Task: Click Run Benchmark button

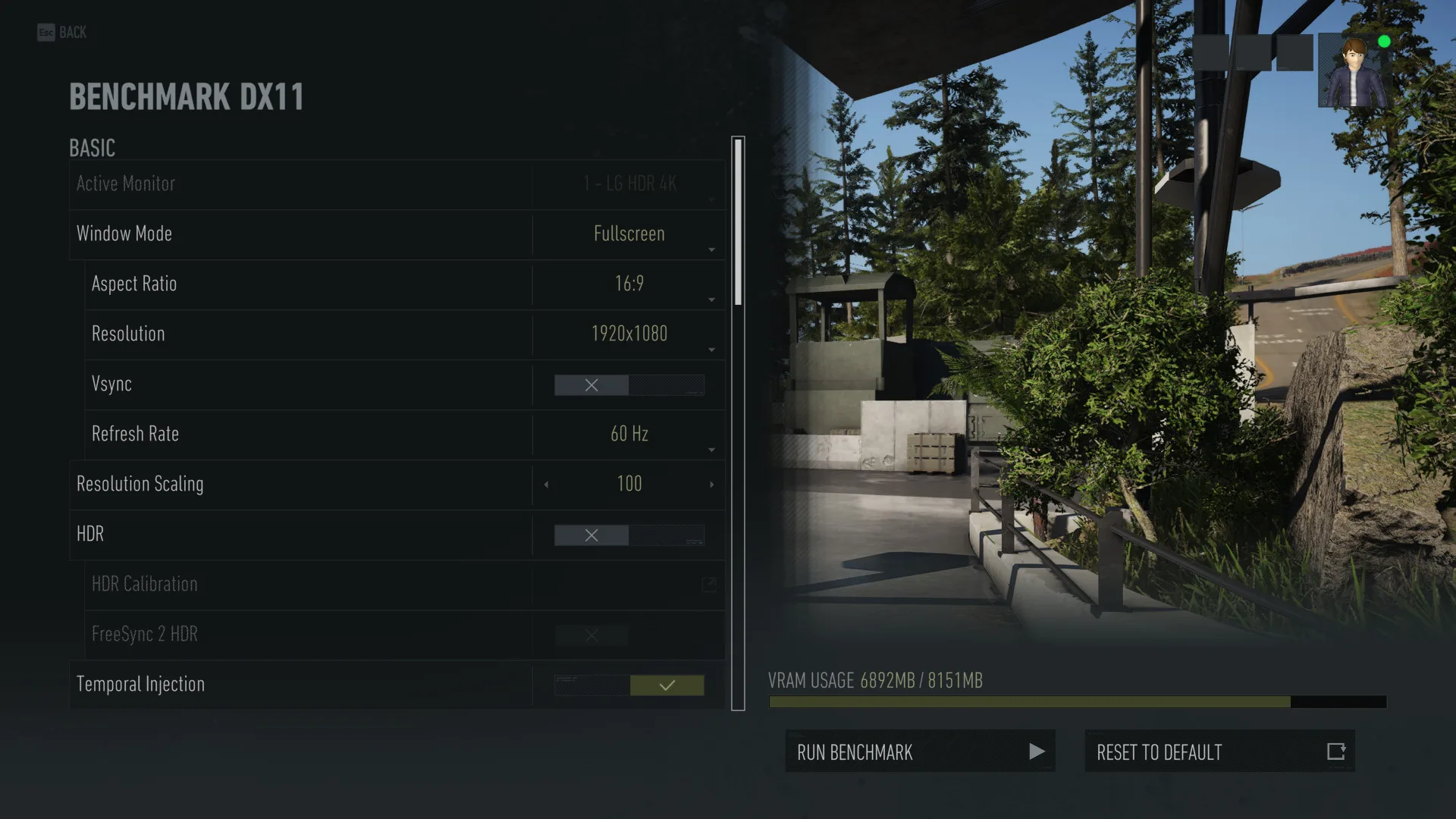Action: [x=920, y=752]
